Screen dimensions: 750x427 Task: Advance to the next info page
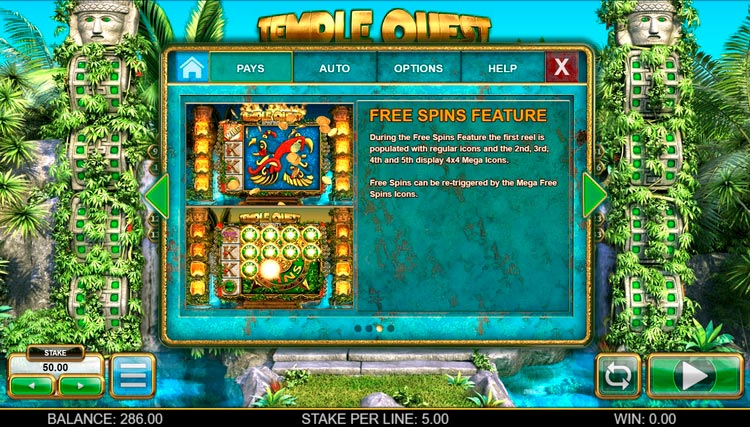pyautogui.click(x=594, y=196)
